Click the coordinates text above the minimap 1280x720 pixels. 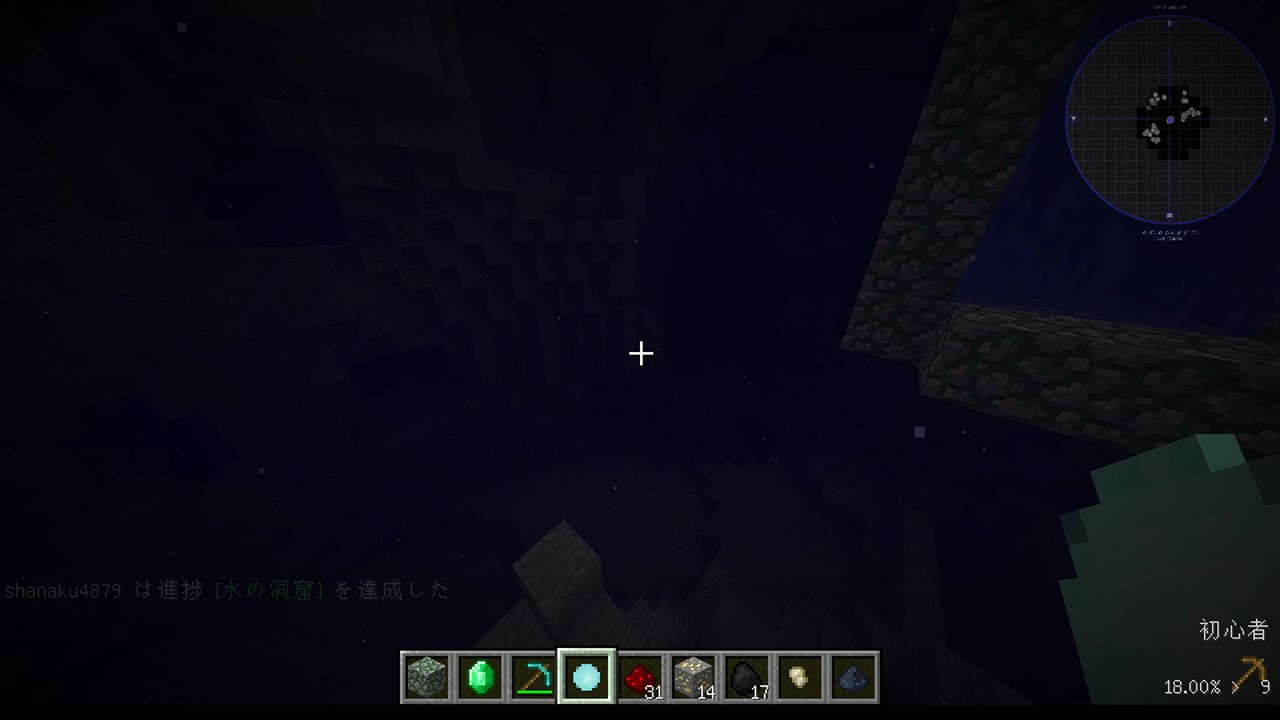coord(1170,7)
